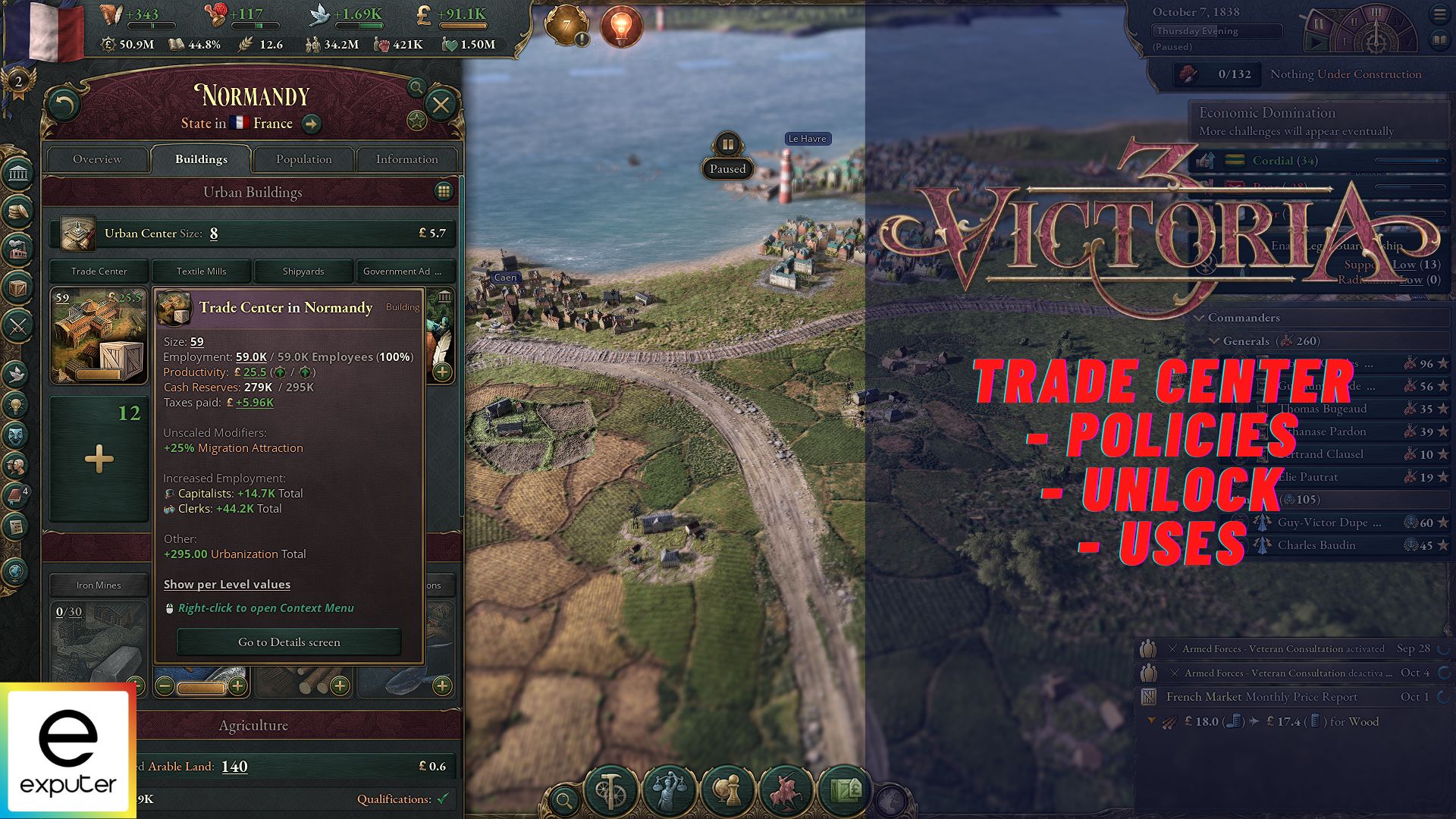The width and height of the screenshot is (1456, 819).
Task: Click the large plus to expand the Trade Center
Action: tap(99, 457)
